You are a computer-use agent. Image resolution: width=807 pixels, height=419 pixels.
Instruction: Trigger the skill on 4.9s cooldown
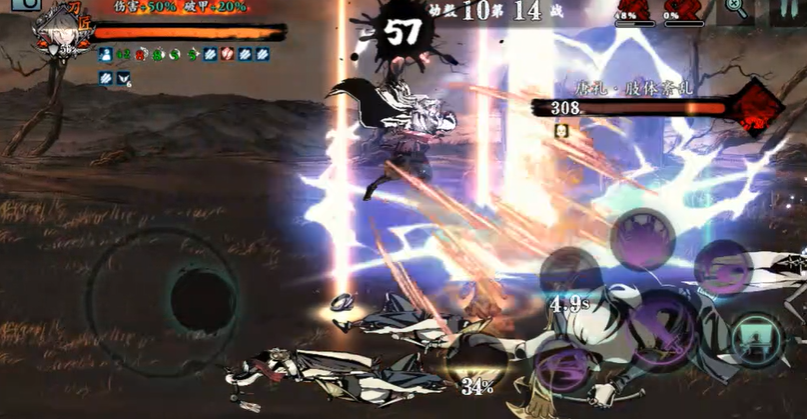pos(569,274)
